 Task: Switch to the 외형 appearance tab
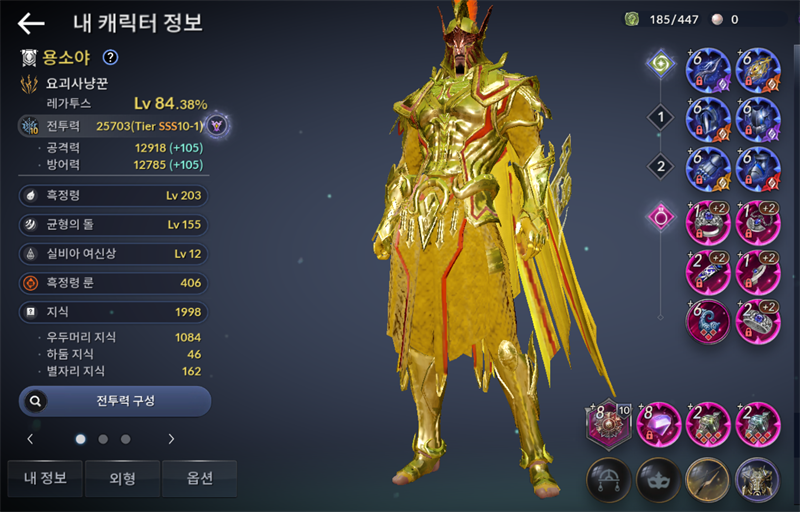(122, 478)
